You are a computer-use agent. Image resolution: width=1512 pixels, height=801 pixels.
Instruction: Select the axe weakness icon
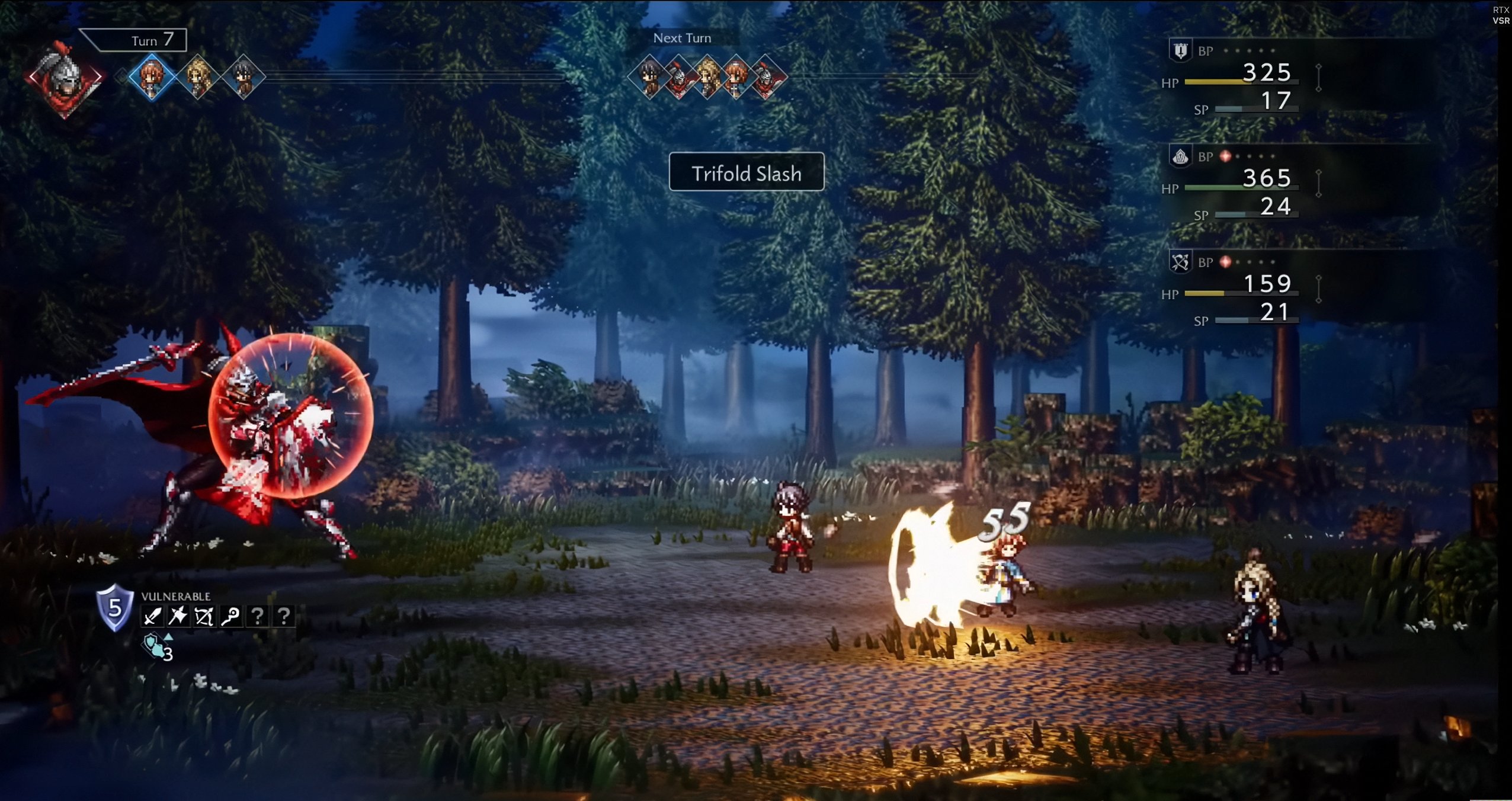(178, 617)
